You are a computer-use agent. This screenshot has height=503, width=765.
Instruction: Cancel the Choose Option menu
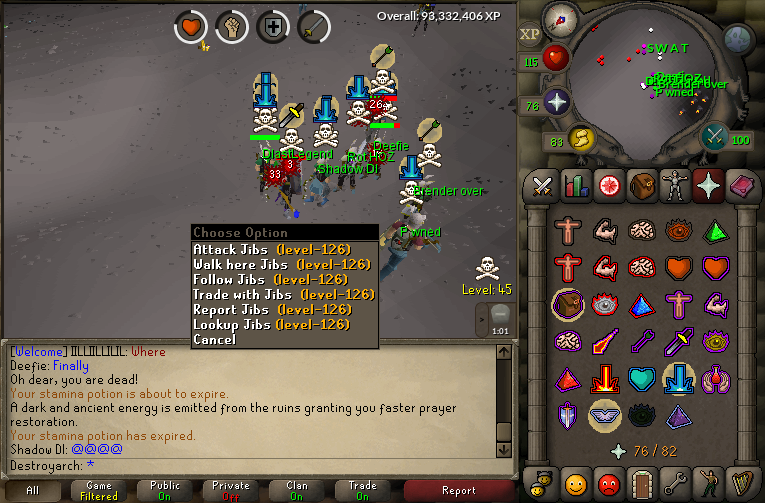(x=215, y=339)
